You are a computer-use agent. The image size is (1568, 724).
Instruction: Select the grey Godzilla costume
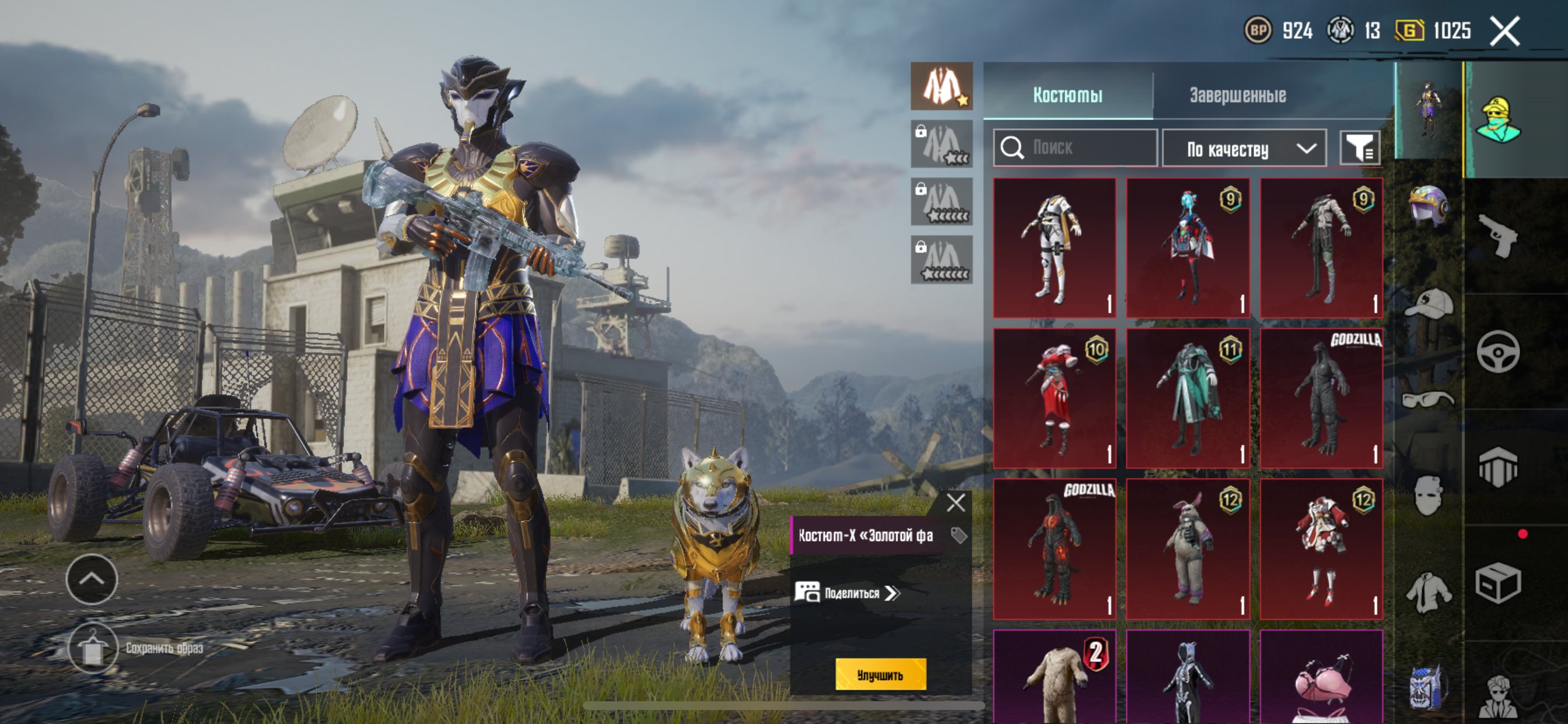pyautogui.click(x=1321, y=398)
